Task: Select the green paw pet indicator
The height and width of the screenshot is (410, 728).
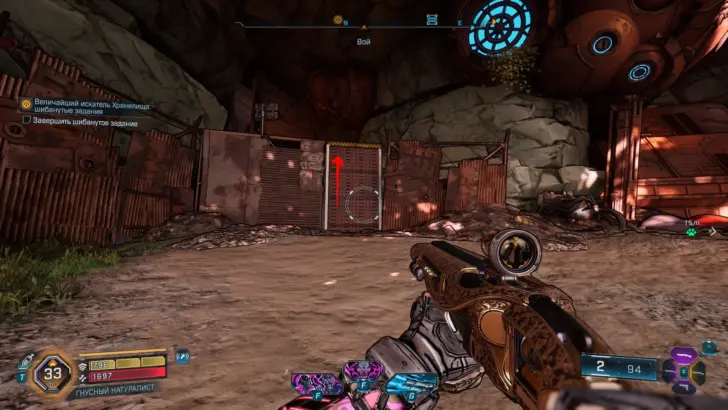Action: click(x=690, y=229)
